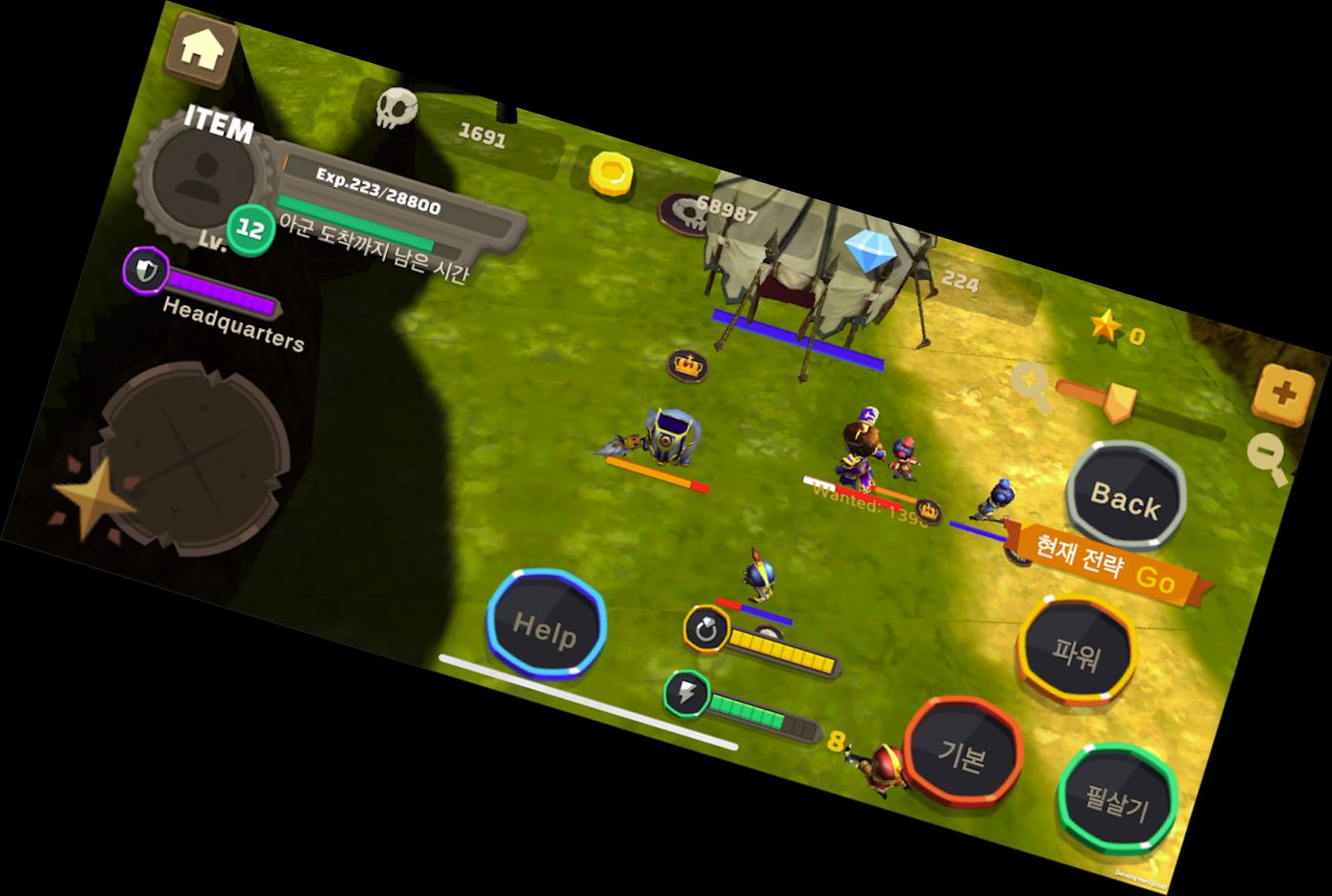Click the orange plus button
Screen dimensions: 1332x896
(1282, 393)
